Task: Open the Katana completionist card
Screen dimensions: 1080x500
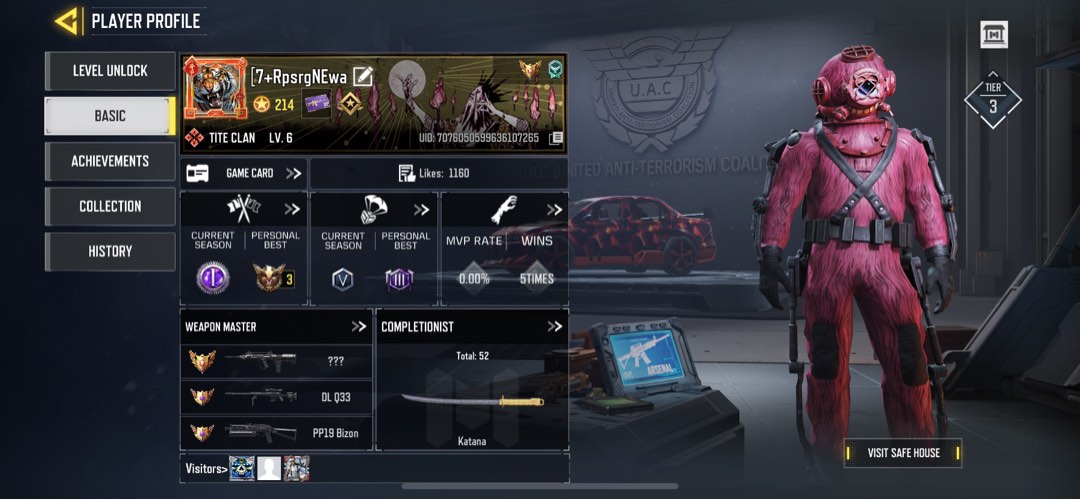Action: 472,400
